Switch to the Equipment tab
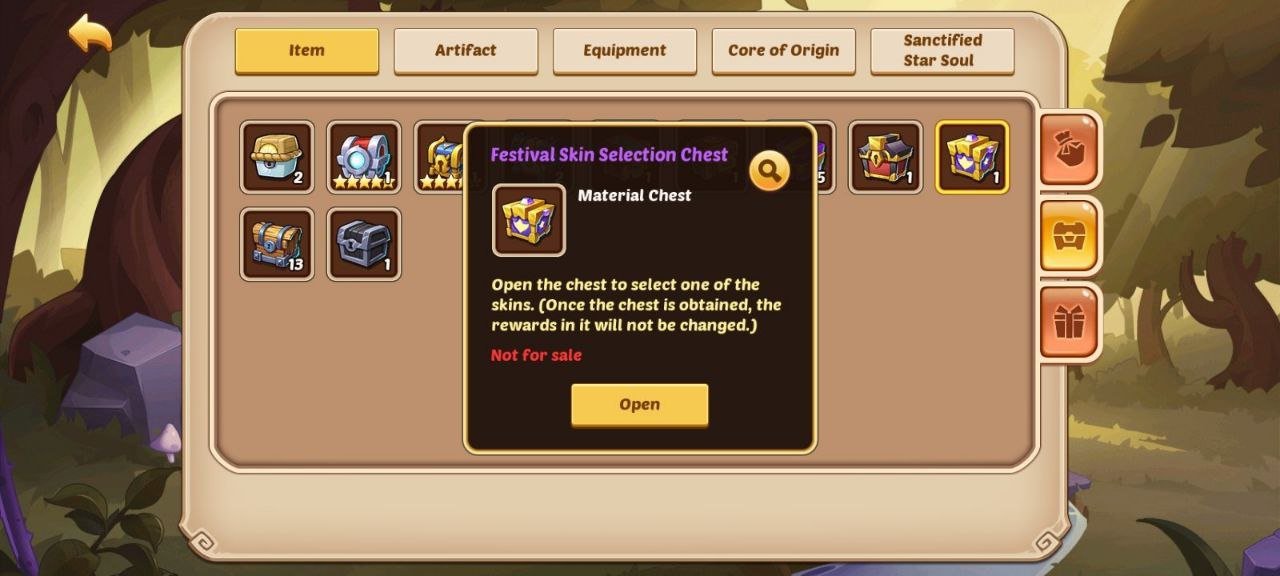The height and width of the screenshot is (576, 1280). 624,50
